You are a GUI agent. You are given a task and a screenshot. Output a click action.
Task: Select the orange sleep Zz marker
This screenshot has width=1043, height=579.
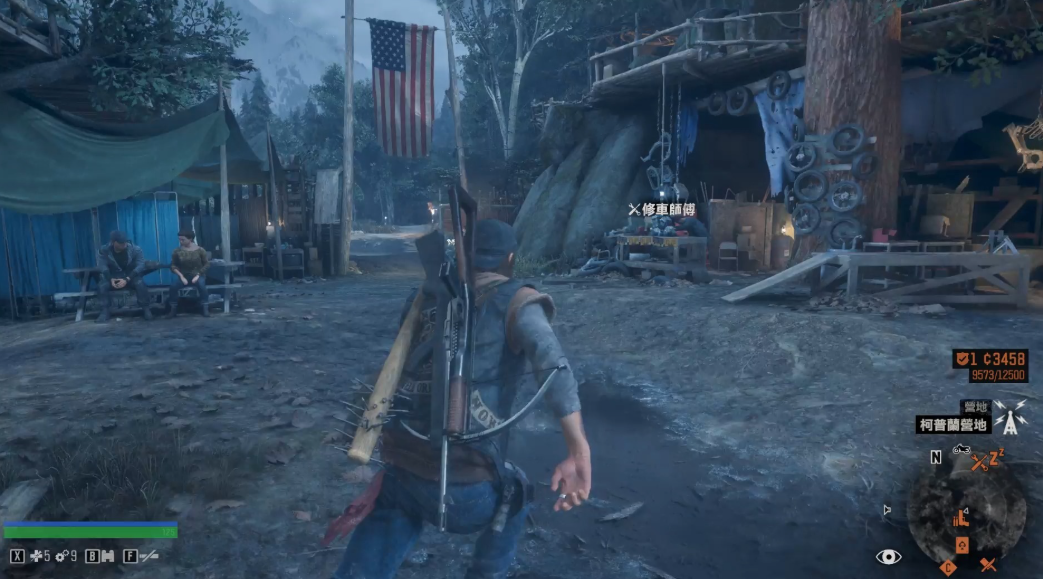click(998, 457)
